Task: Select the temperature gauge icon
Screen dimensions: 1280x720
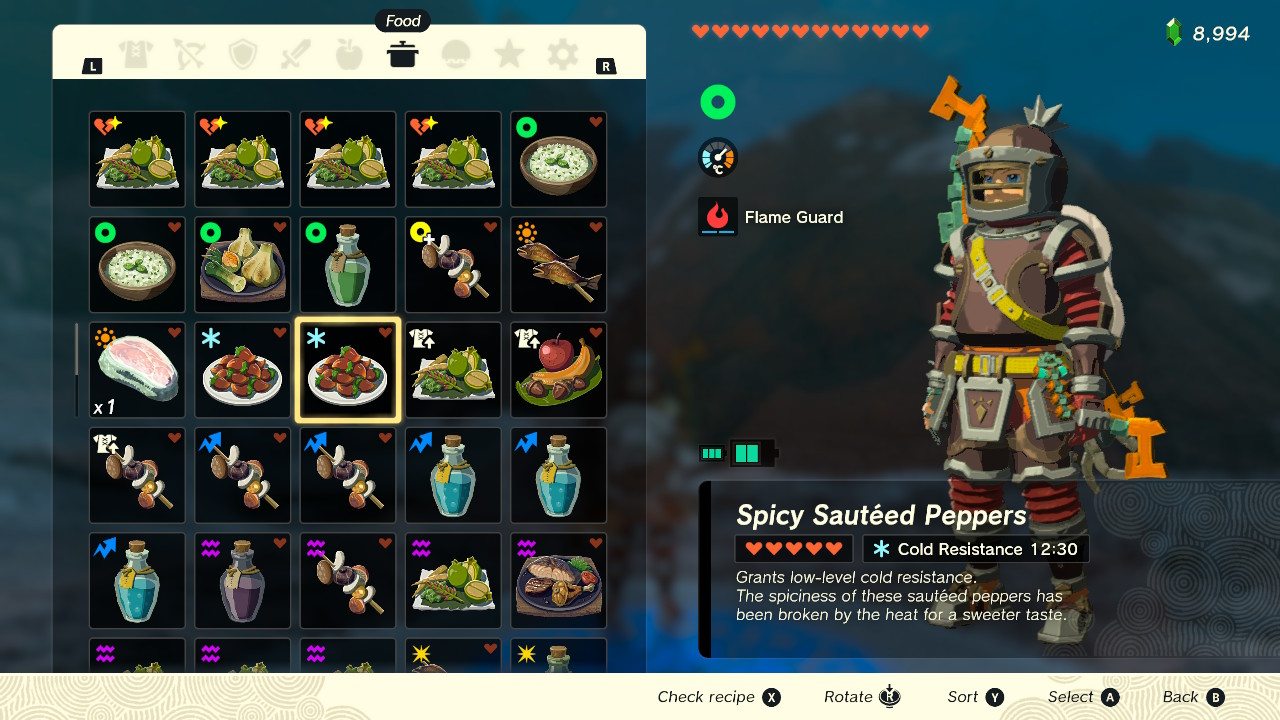Action: (x=717, y=157)
